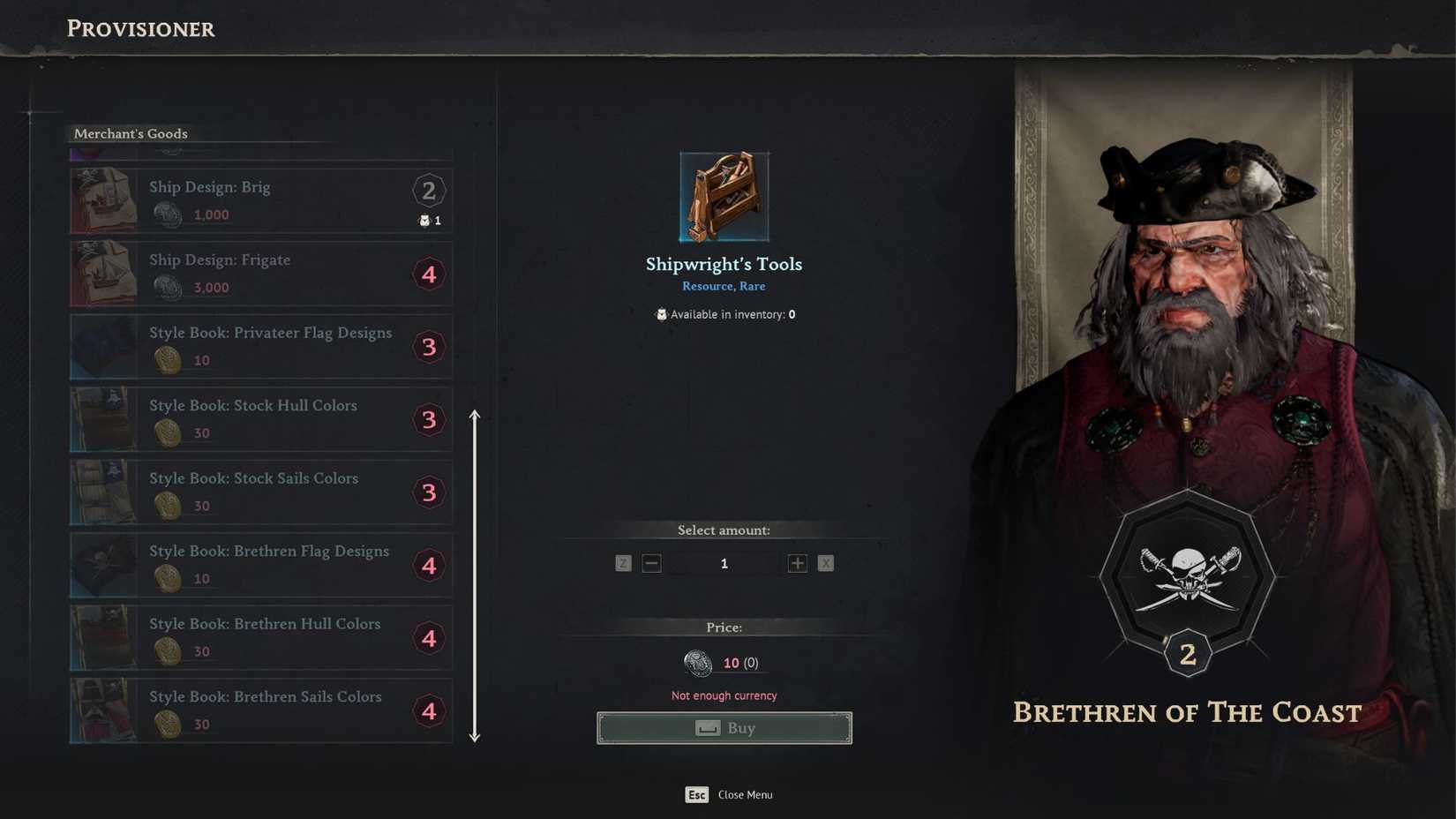Select the Ship Design: Brig thumbnail icon
The height and width of the screenshot is (819, 1456).
click(x=103, y=200)
